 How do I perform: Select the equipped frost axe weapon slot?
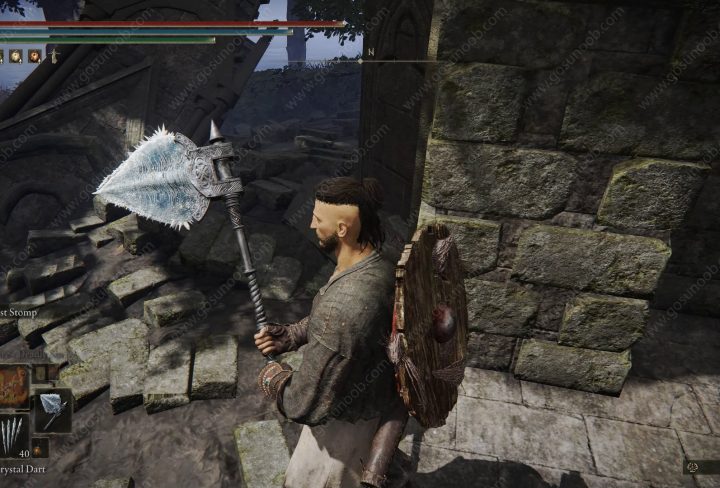coord(52,409)
